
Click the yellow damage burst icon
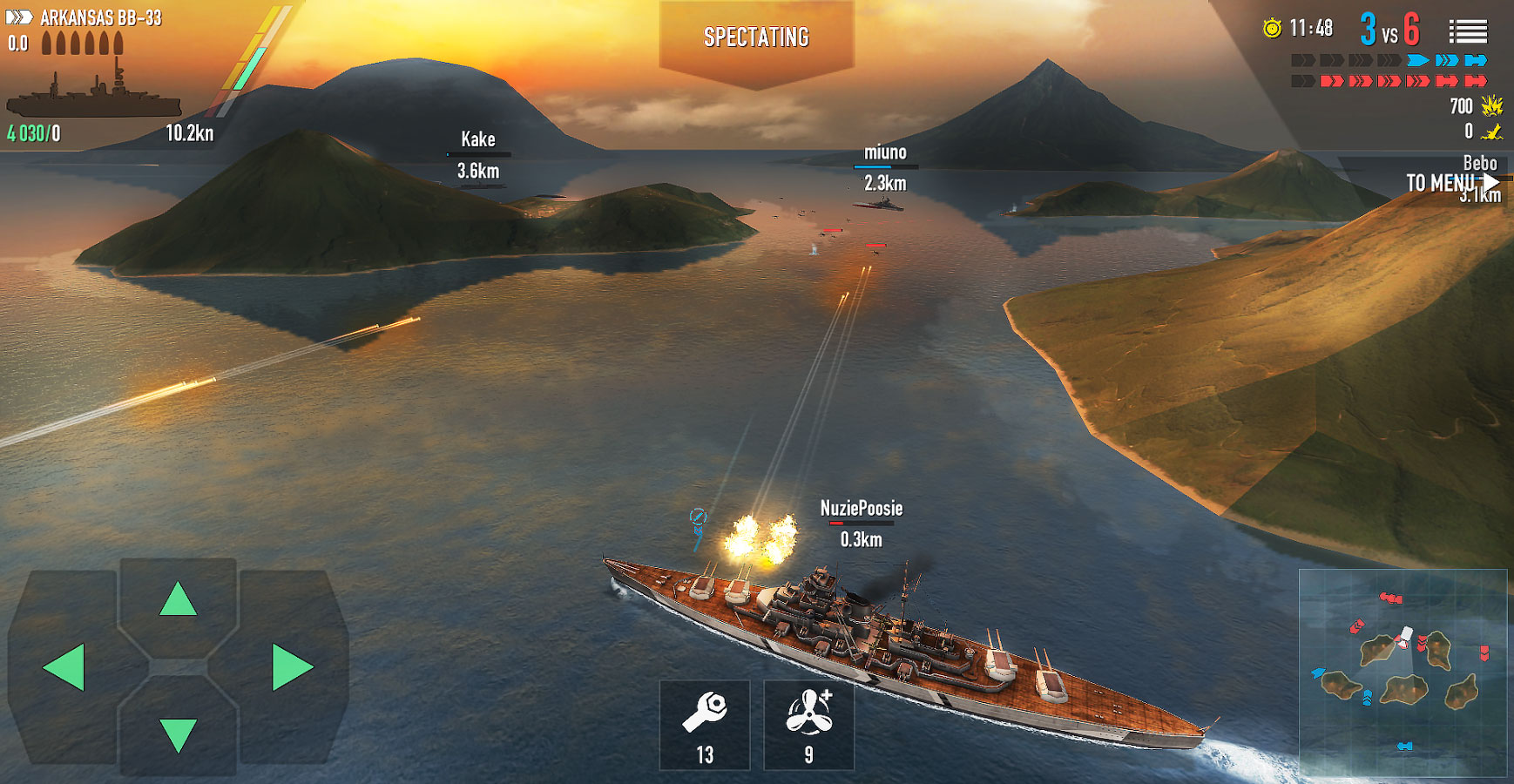click(x=1491, y=106)
